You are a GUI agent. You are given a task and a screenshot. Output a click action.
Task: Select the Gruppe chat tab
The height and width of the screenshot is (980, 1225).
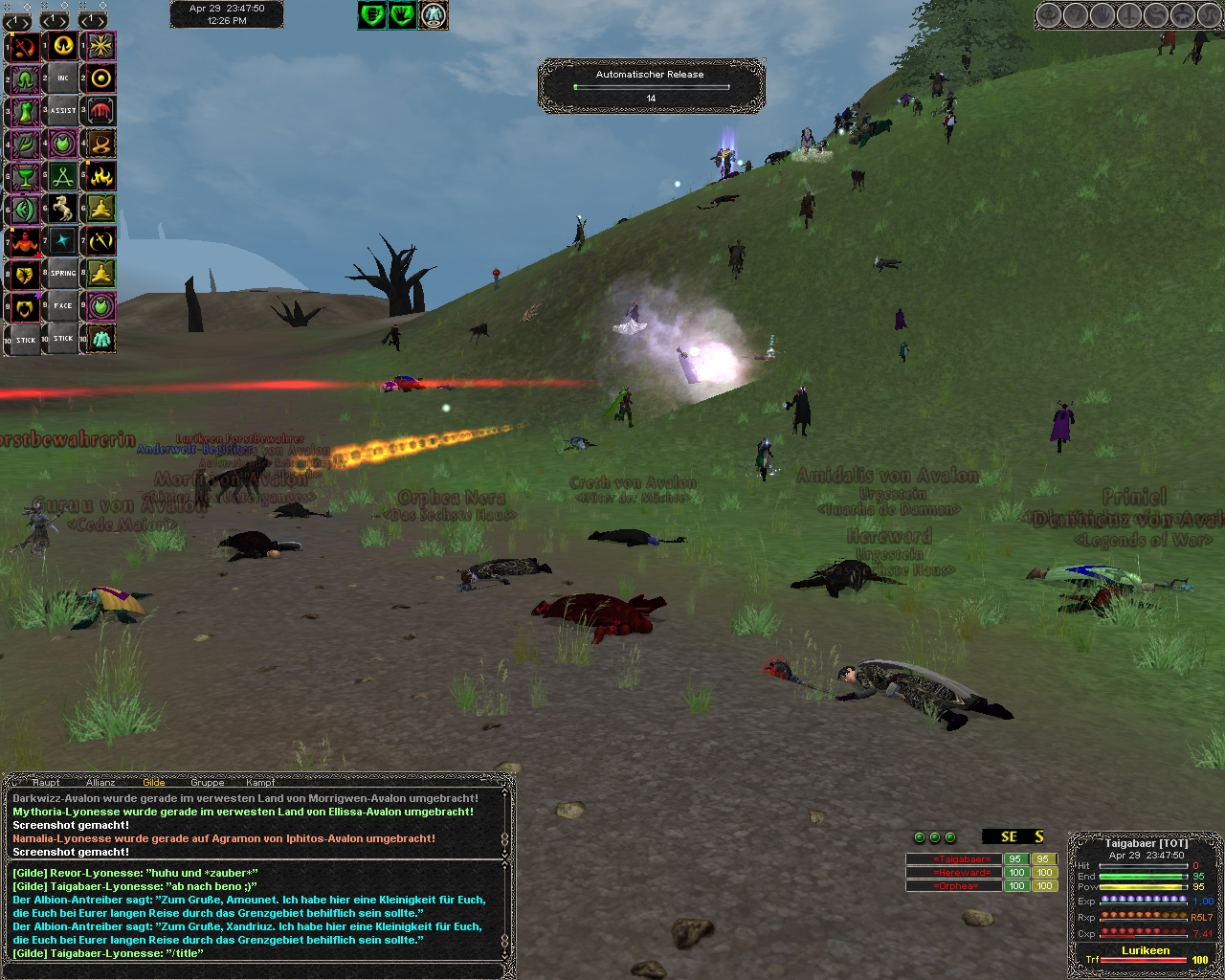tap(207, 782)
